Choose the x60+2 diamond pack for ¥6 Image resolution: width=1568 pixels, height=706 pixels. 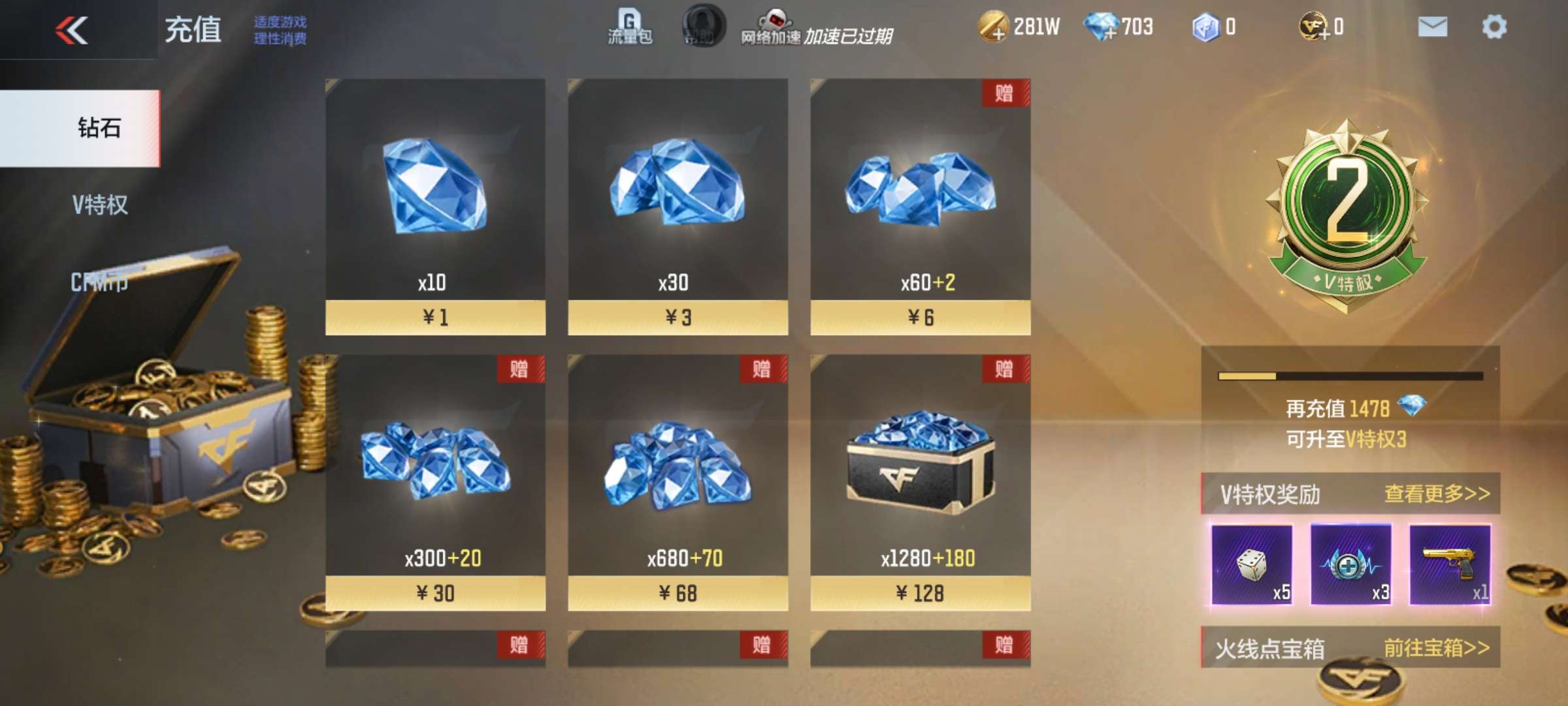(920, 318)
